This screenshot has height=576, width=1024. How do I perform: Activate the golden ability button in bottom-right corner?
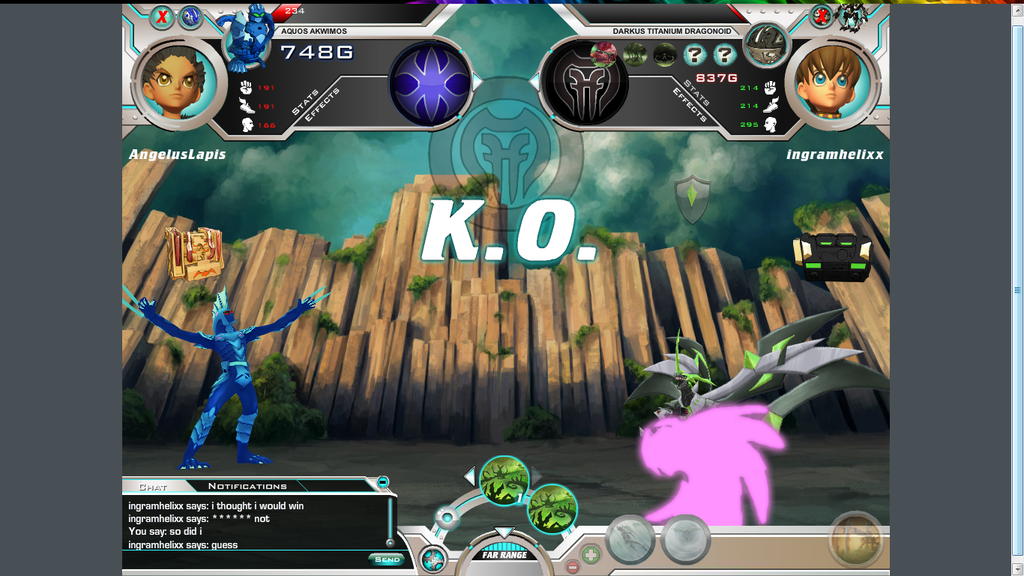point(856,540)
